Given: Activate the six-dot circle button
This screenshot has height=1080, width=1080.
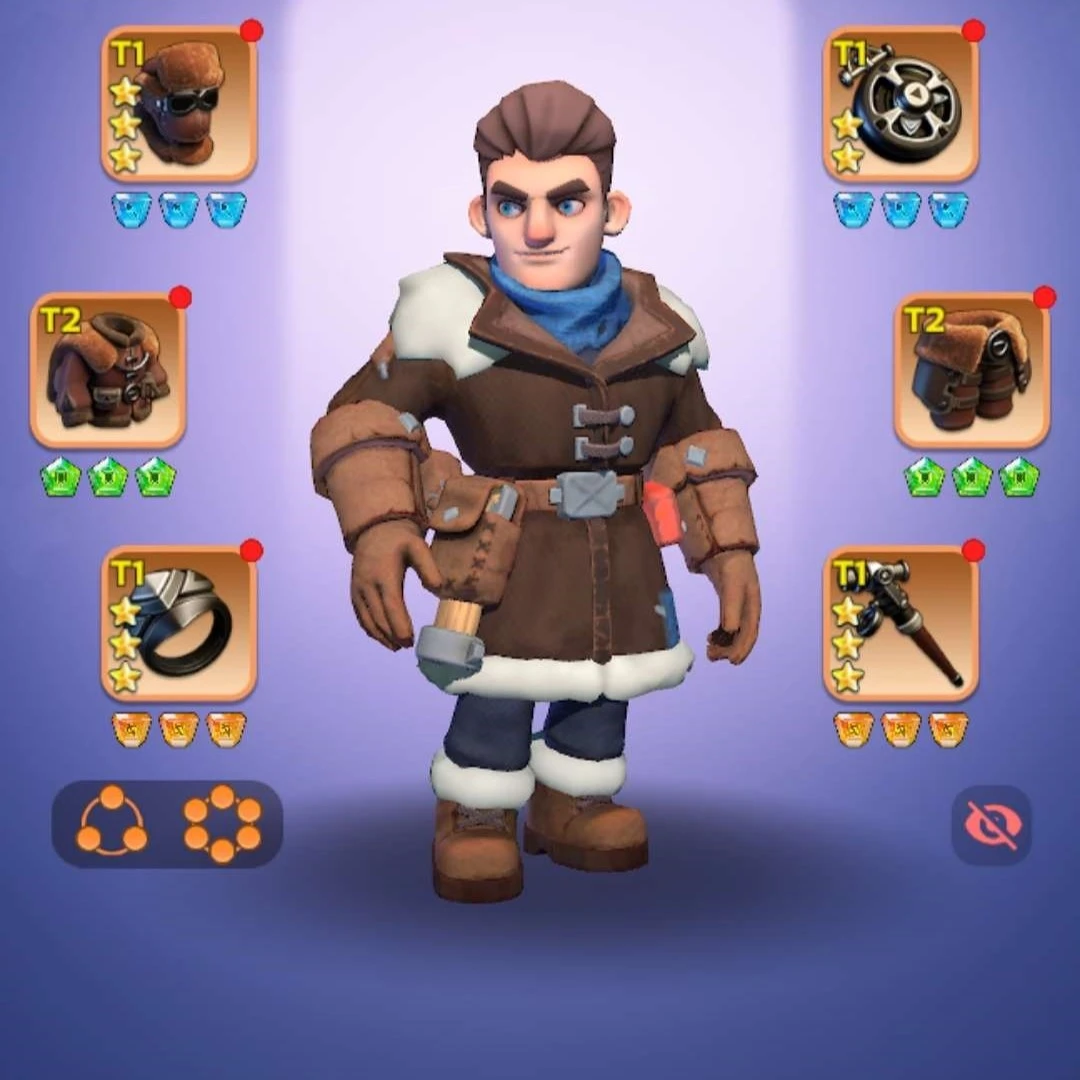Looking at the screenshot, I should [x=222, y=824].
